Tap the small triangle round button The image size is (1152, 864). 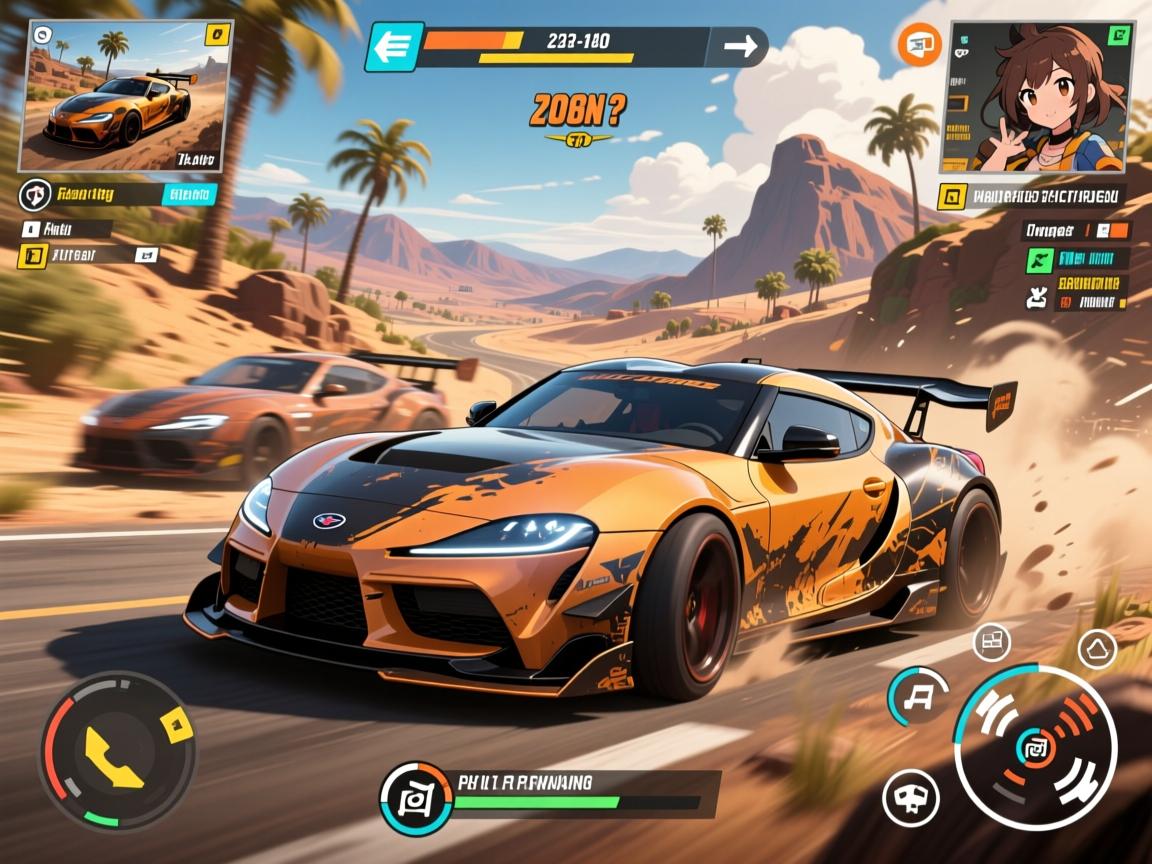1097,650
